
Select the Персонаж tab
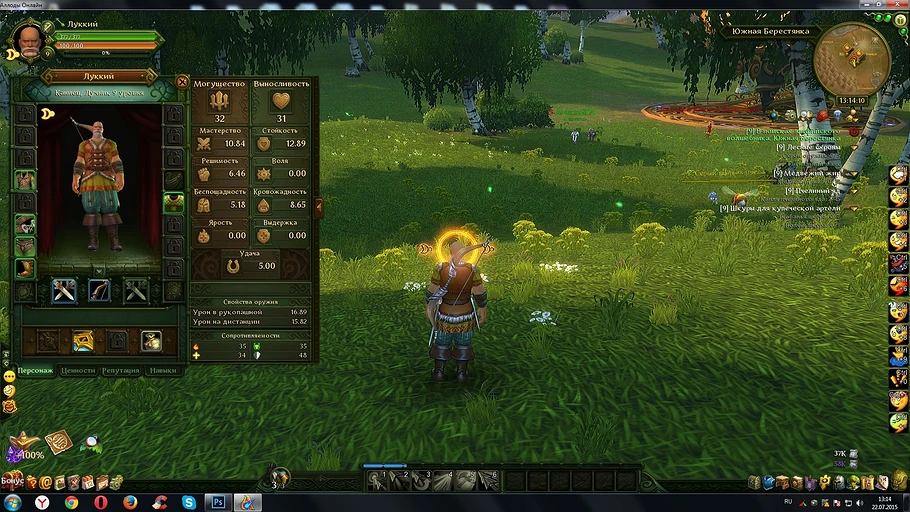pyautogui.click(x=35, y=370)
